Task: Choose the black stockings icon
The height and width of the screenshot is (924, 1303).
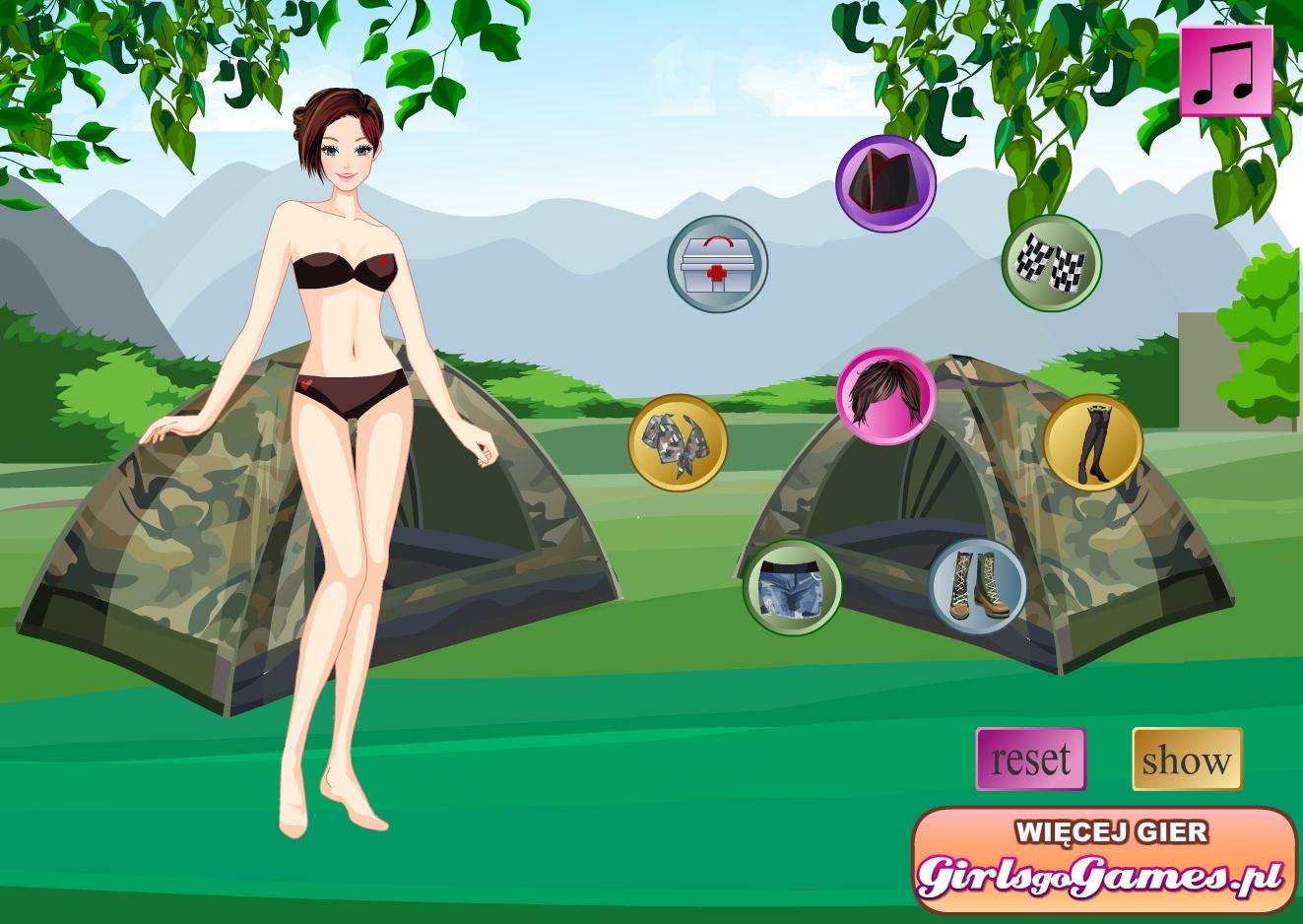Action: (x=1092, y=442)
